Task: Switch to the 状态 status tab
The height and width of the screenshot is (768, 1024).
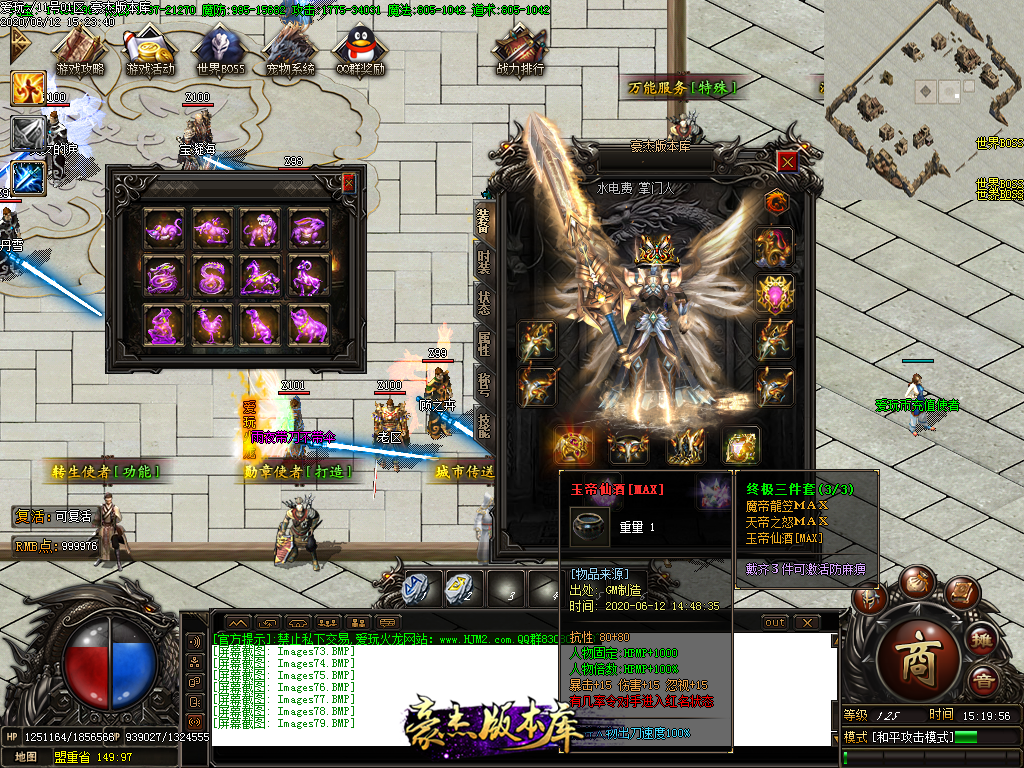Action: [x=484, y=302]
